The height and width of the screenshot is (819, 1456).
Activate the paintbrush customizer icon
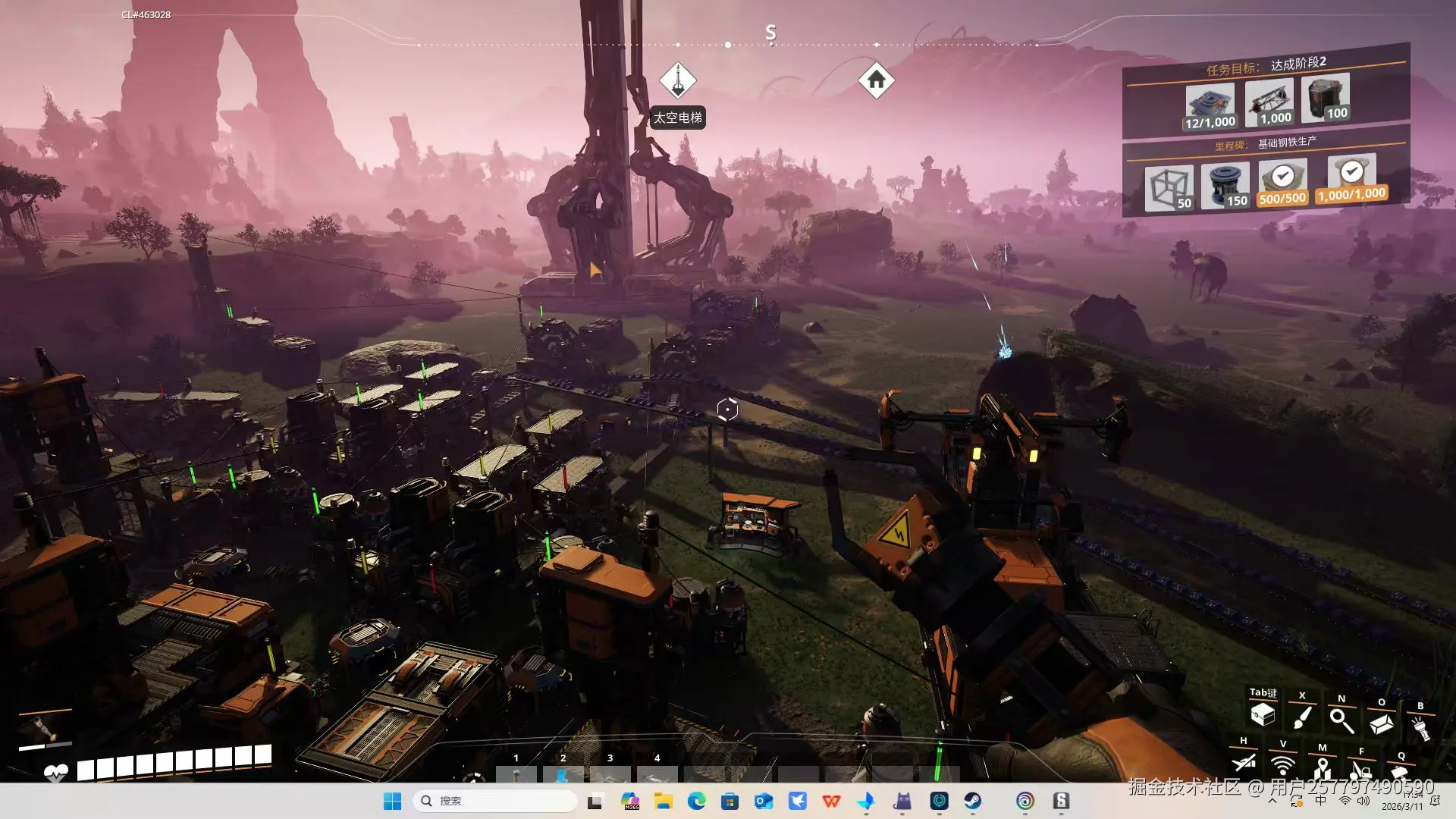coord(1302,717)
